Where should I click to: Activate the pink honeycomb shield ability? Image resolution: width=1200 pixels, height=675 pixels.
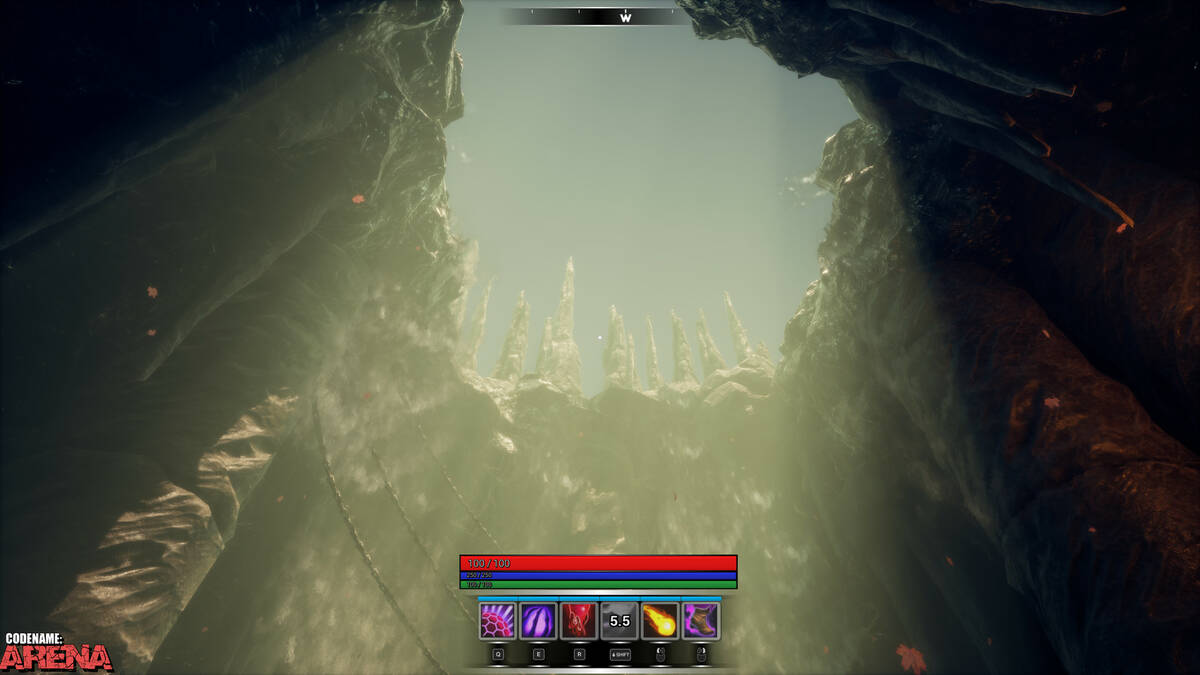tap(497, 621)
